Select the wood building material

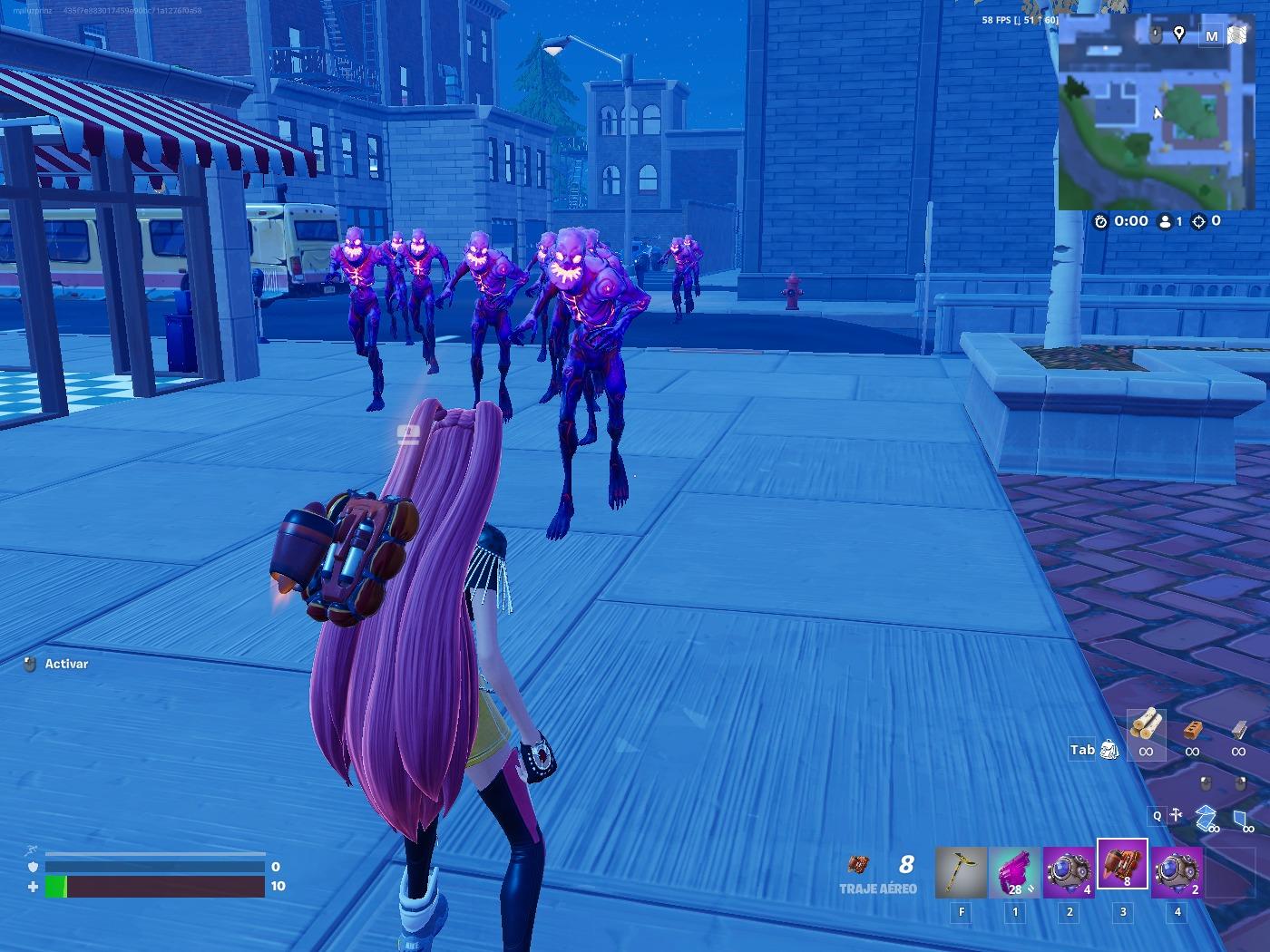click(1147, 725)
